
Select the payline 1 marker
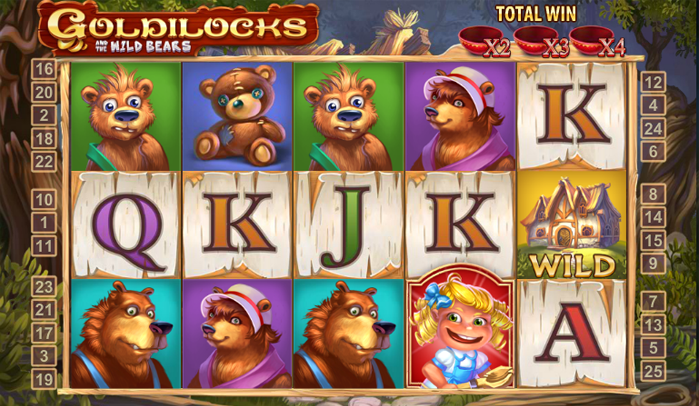click(43, 223)
